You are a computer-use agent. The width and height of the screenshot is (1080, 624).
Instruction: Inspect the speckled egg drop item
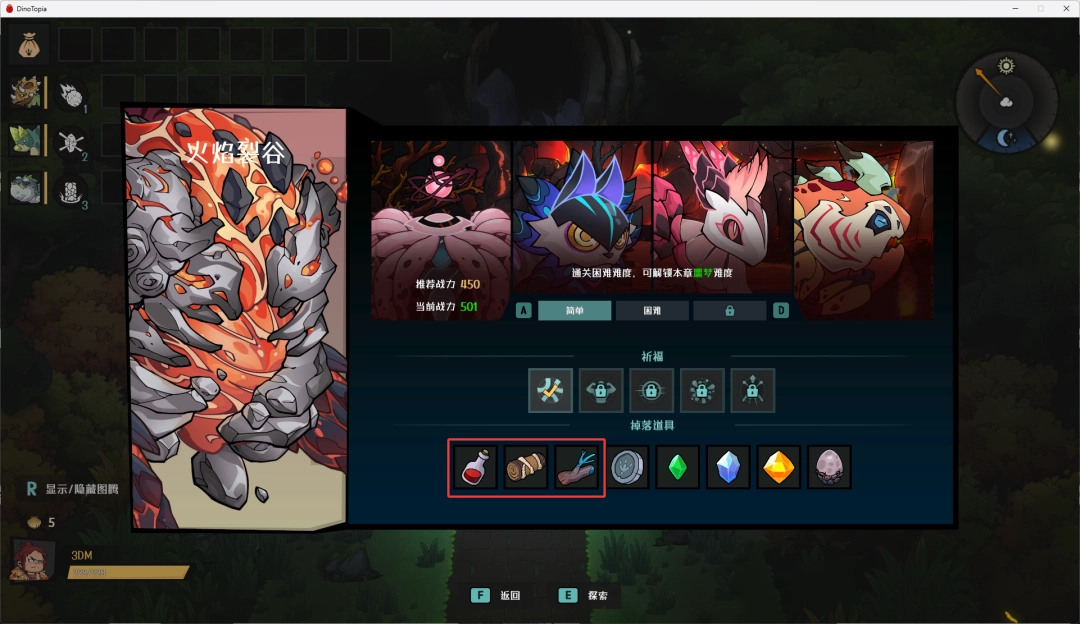[829, 467]
